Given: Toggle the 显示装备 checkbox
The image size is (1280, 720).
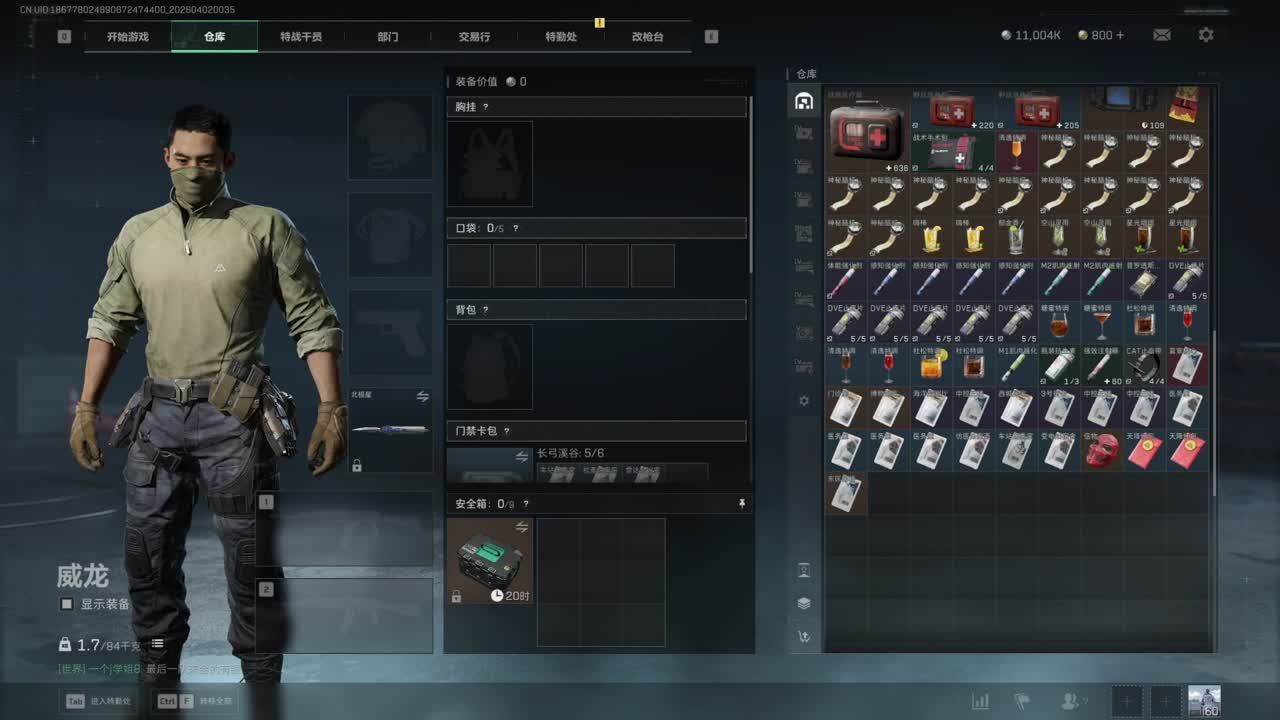Looking at the screenshot, I should (67, 604).
